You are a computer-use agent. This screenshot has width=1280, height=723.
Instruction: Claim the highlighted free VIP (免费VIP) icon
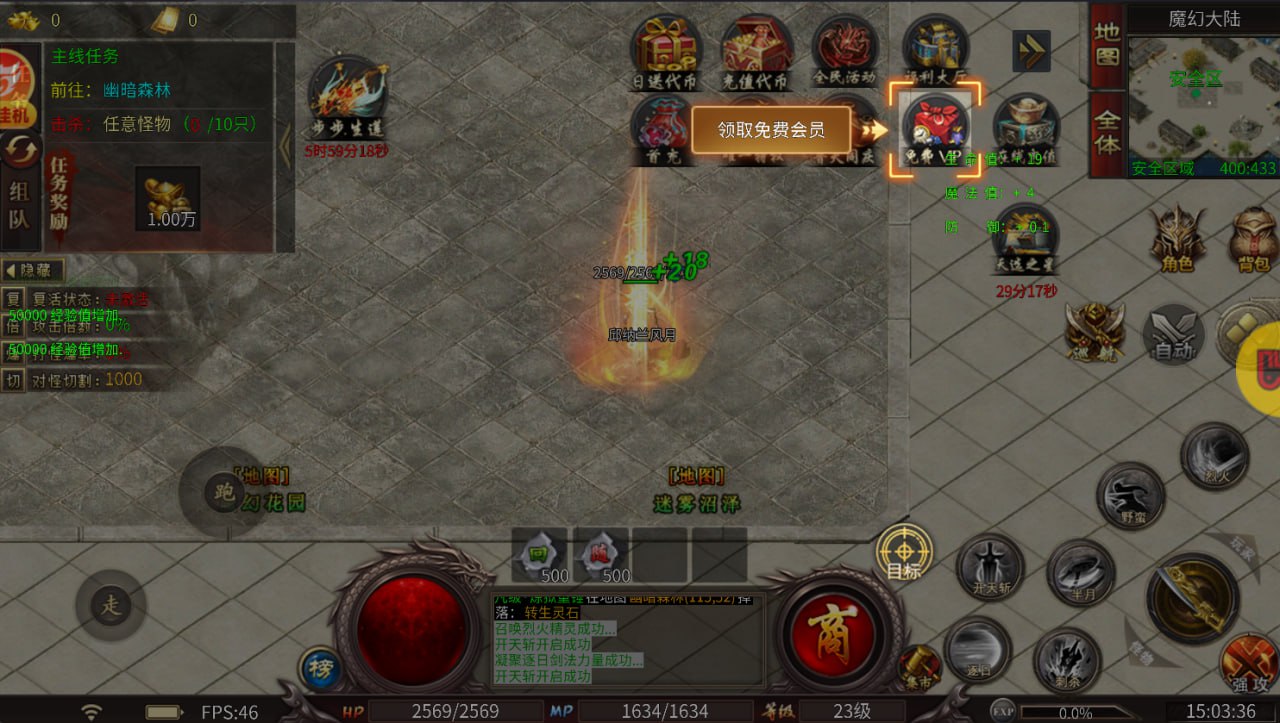click(936, 128)
